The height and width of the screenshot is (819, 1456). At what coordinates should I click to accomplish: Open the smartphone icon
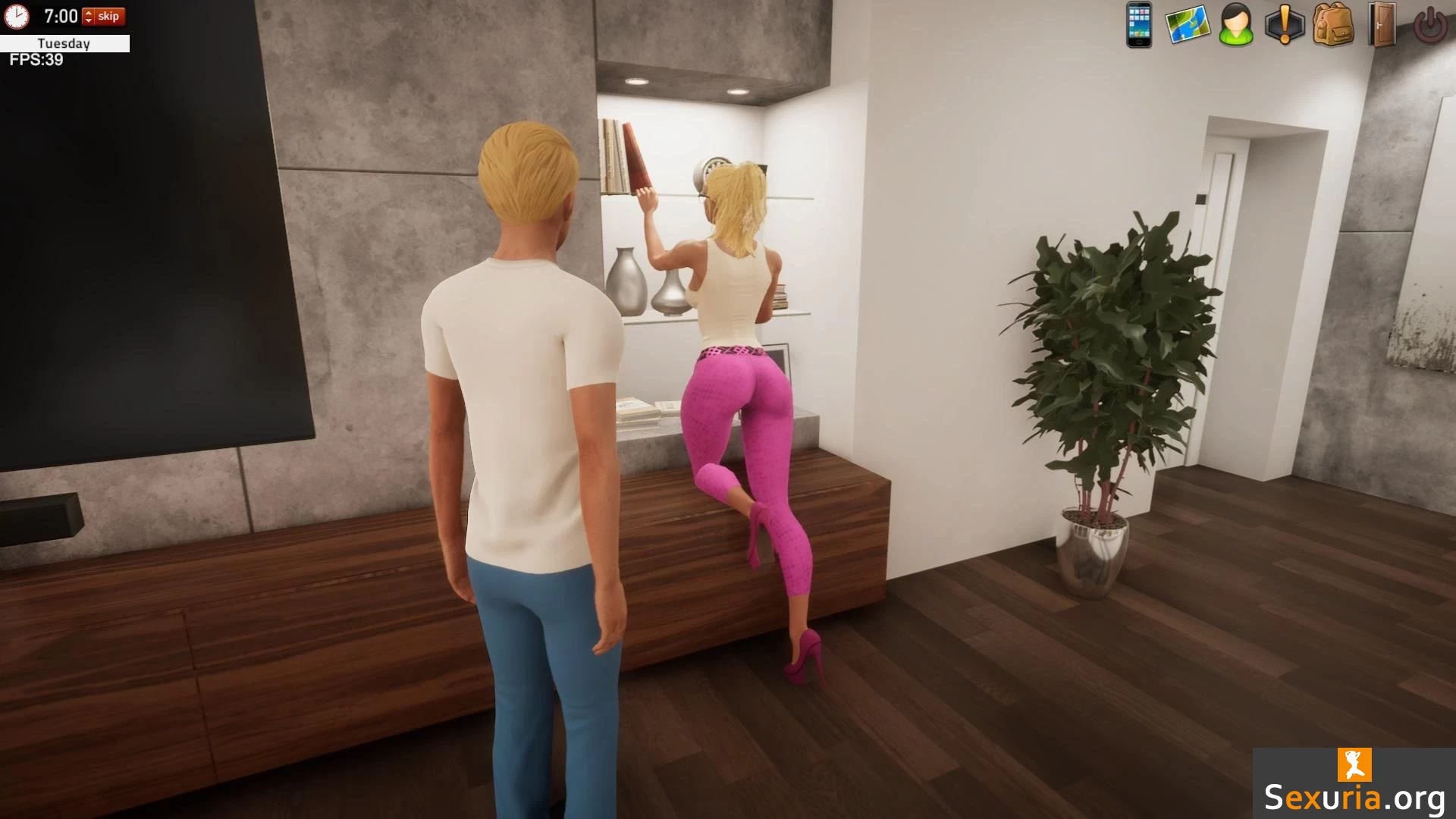1138,25
